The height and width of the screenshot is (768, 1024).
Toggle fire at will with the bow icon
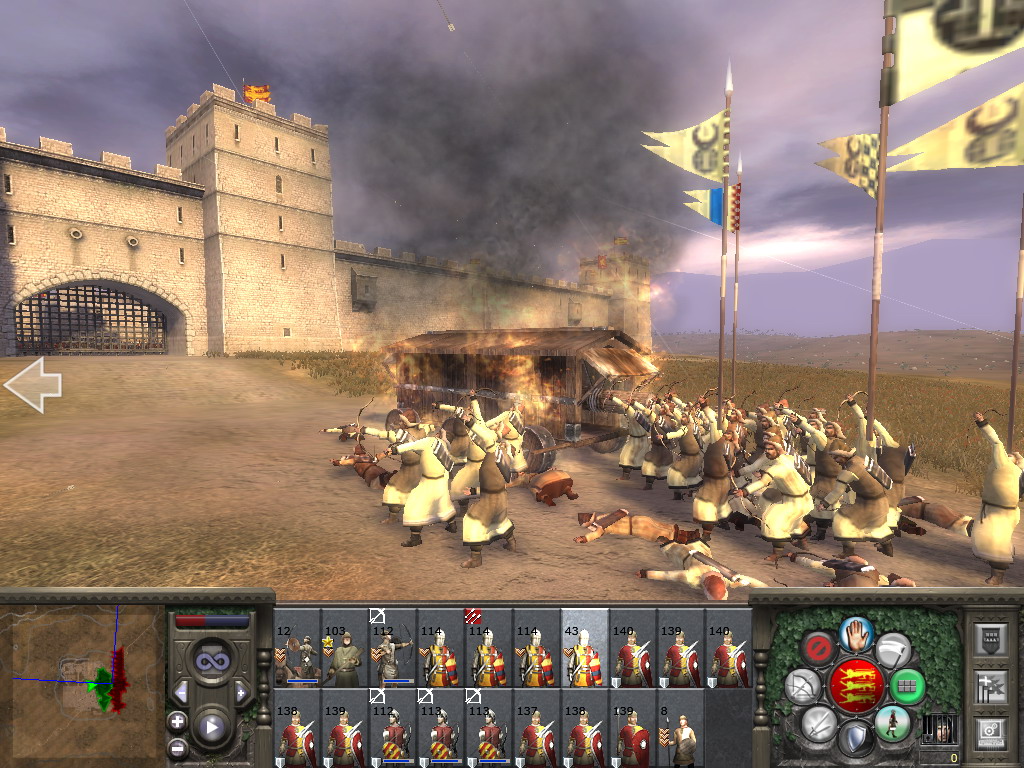click(803, 687)
